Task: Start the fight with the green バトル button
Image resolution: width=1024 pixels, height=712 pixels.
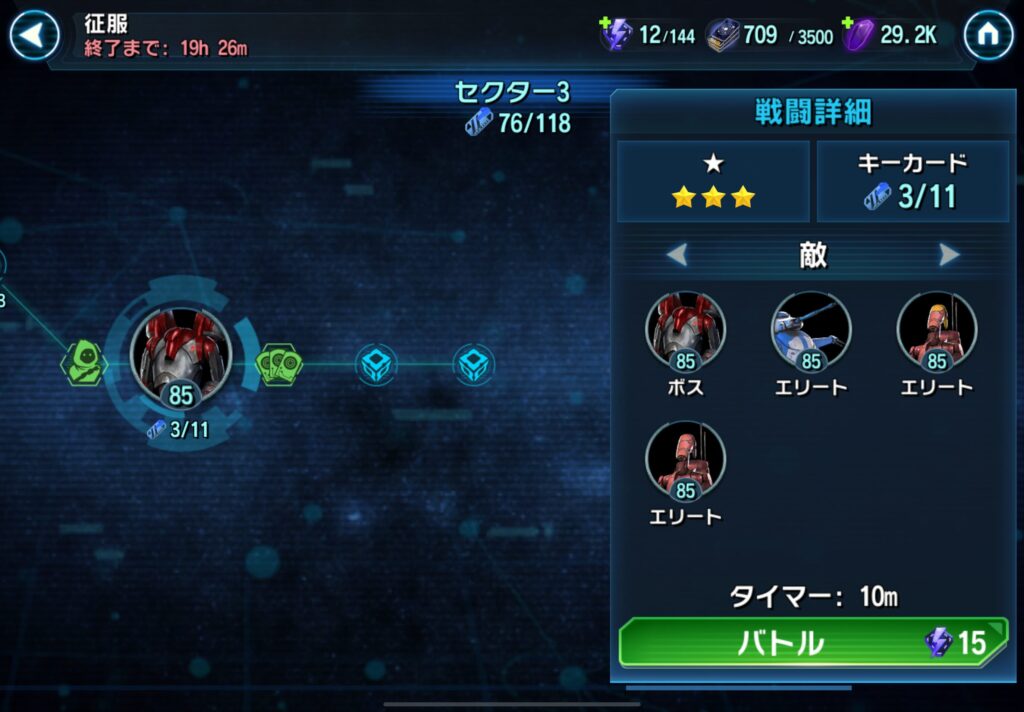Action: pyautogui.click(x=812, y=642)
